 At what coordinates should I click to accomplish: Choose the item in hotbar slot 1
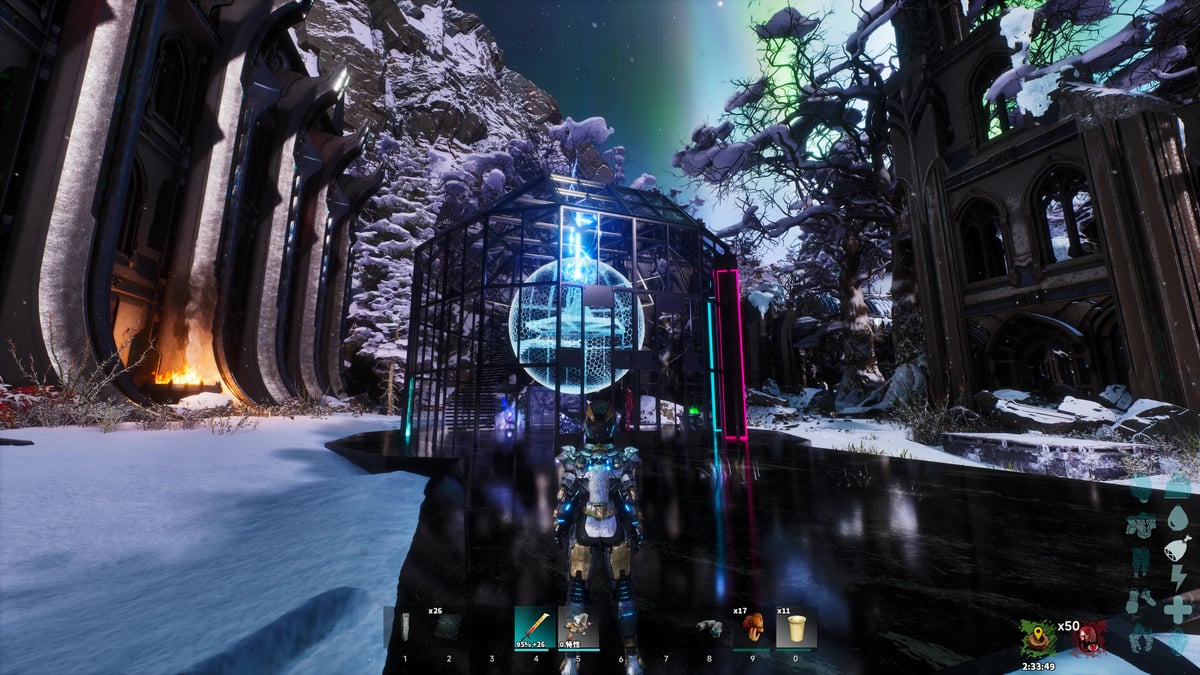point(405,627)
